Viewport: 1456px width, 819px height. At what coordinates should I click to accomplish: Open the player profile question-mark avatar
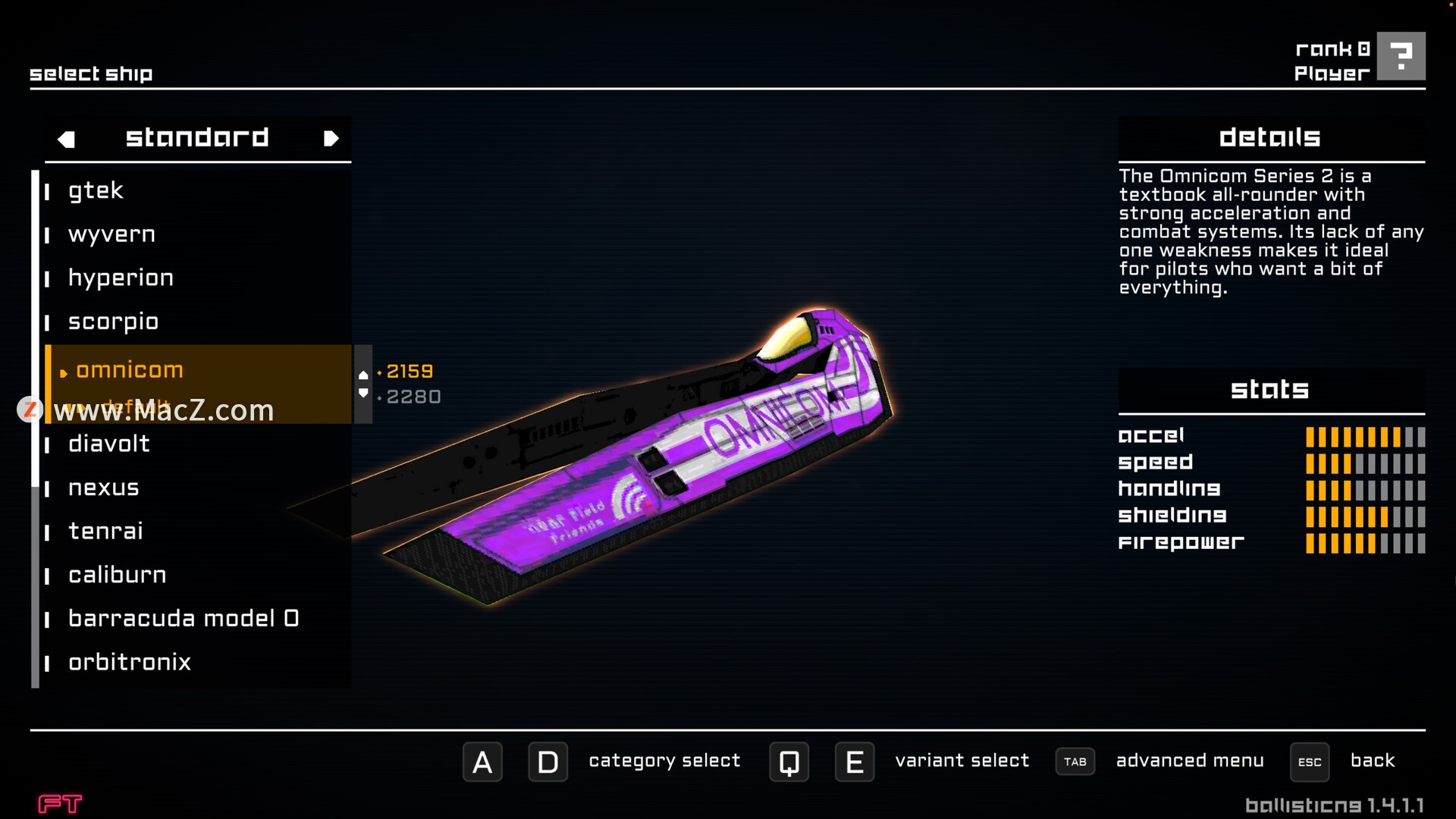(1401, 56)
